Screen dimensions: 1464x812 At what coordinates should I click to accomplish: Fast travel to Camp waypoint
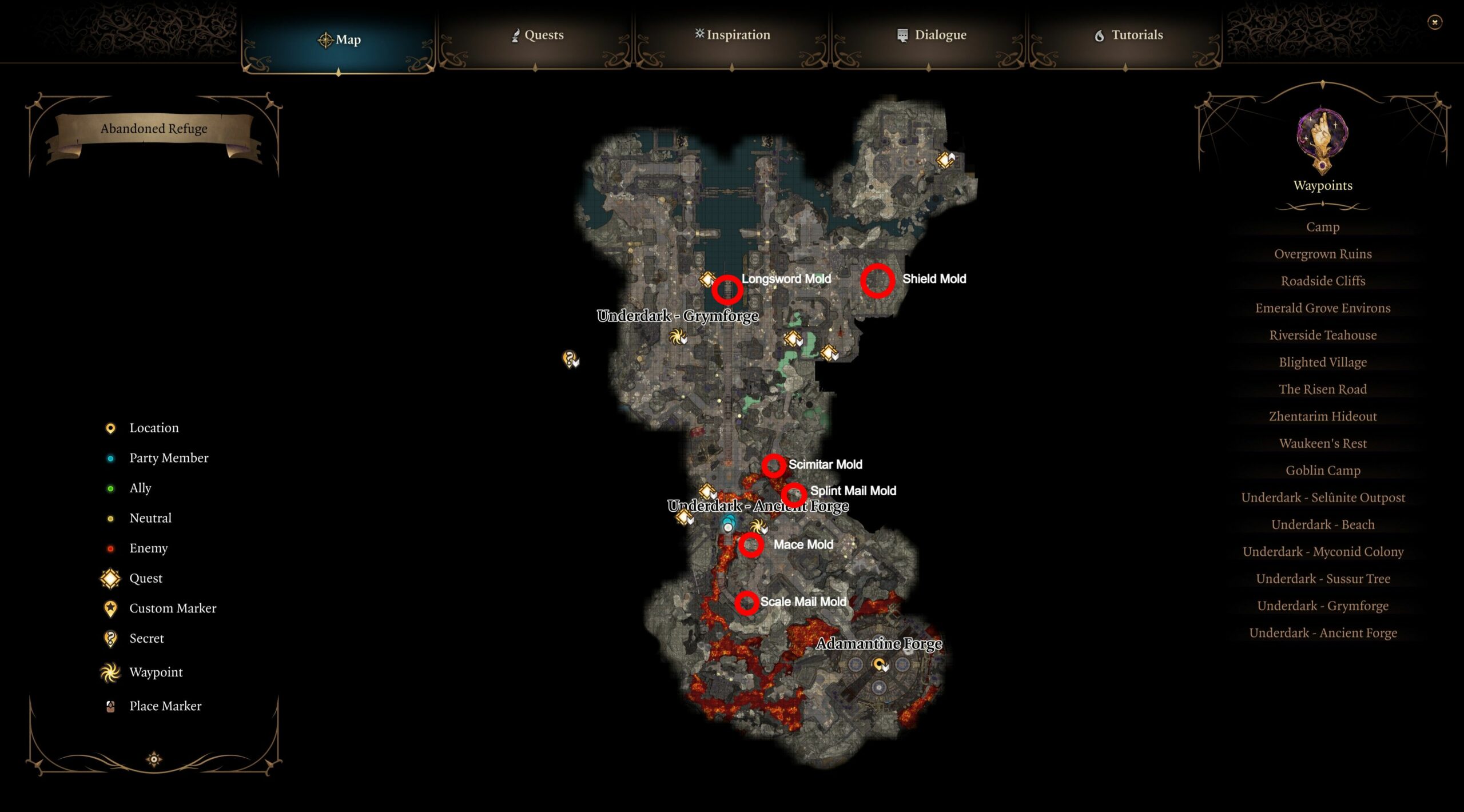coord(1322,227)
